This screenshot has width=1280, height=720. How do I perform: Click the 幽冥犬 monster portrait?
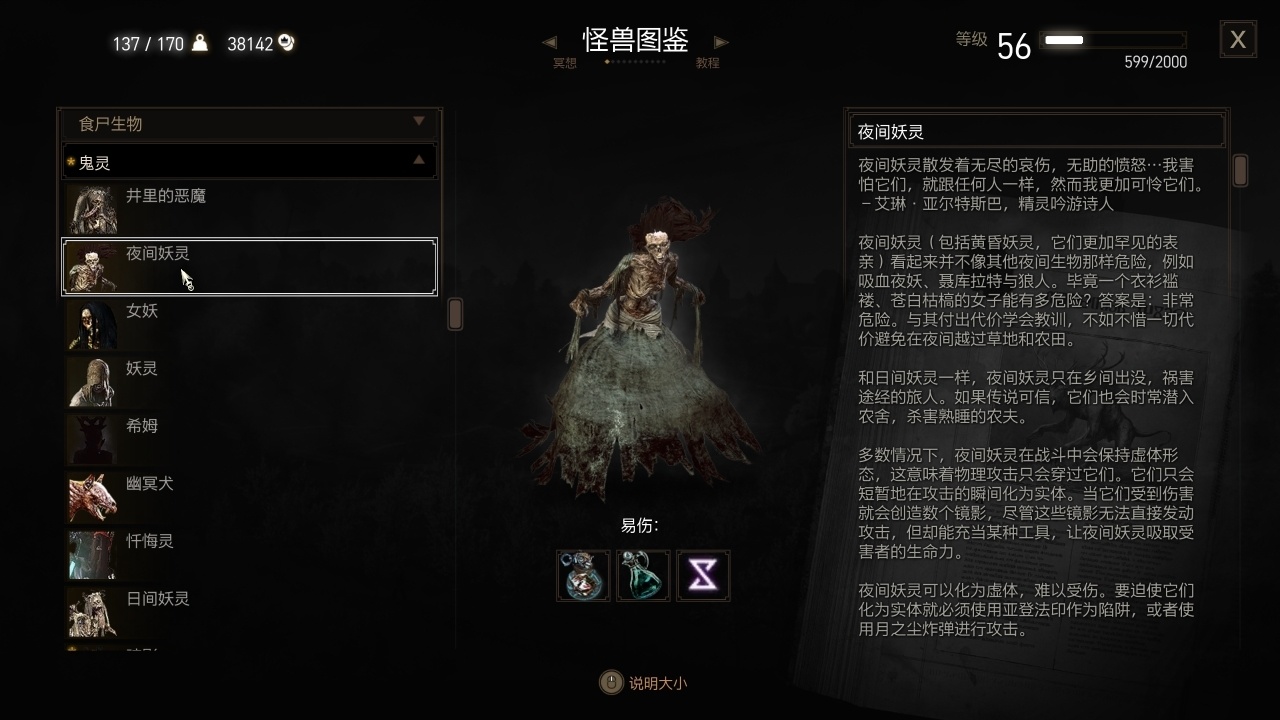click(93, 495)
